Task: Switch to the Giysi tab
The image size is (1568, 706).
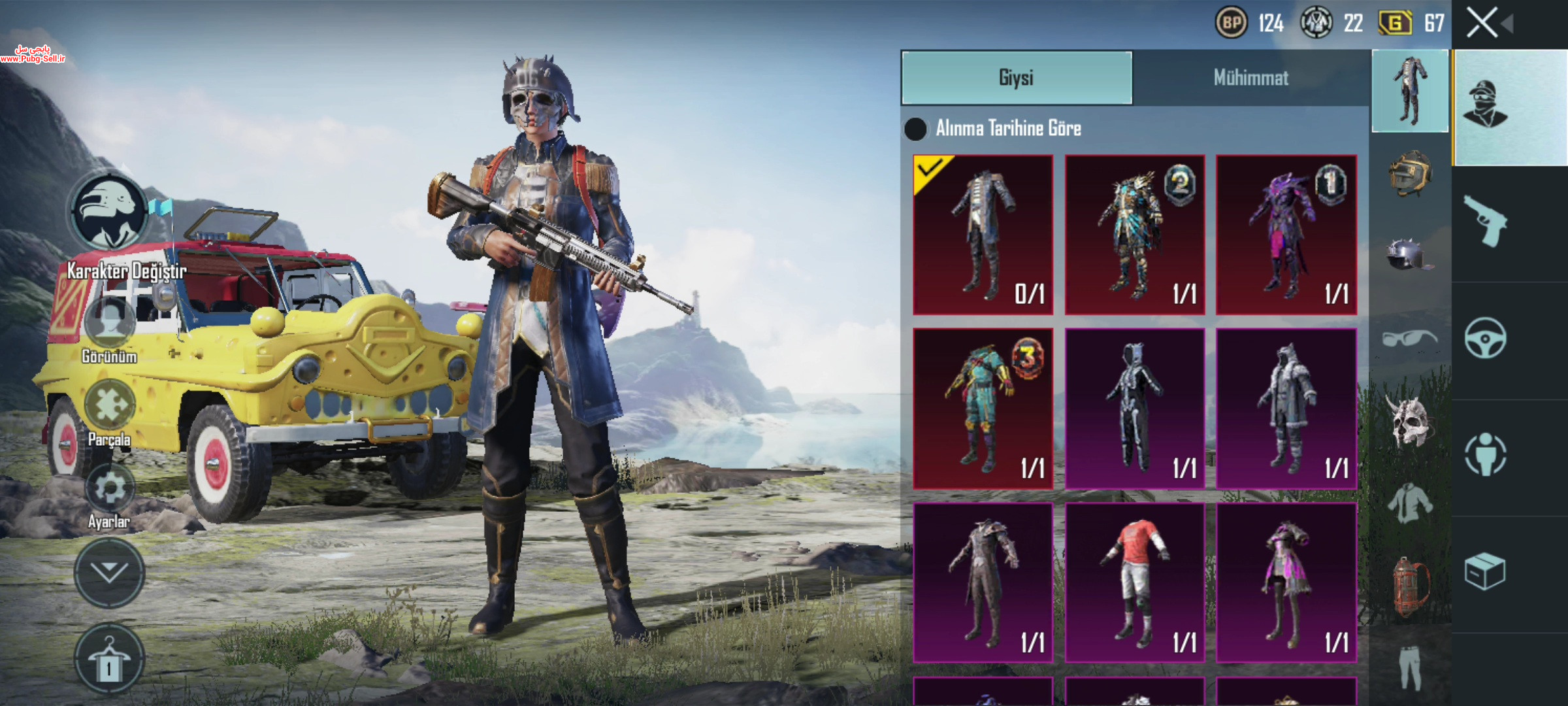Action: (1016, 78)
